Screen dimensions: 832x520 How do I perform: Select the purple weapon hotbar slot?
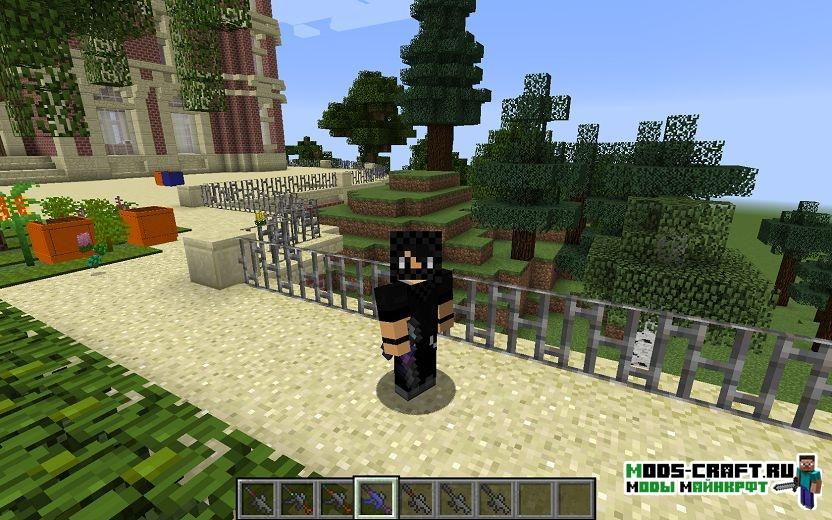376,496
